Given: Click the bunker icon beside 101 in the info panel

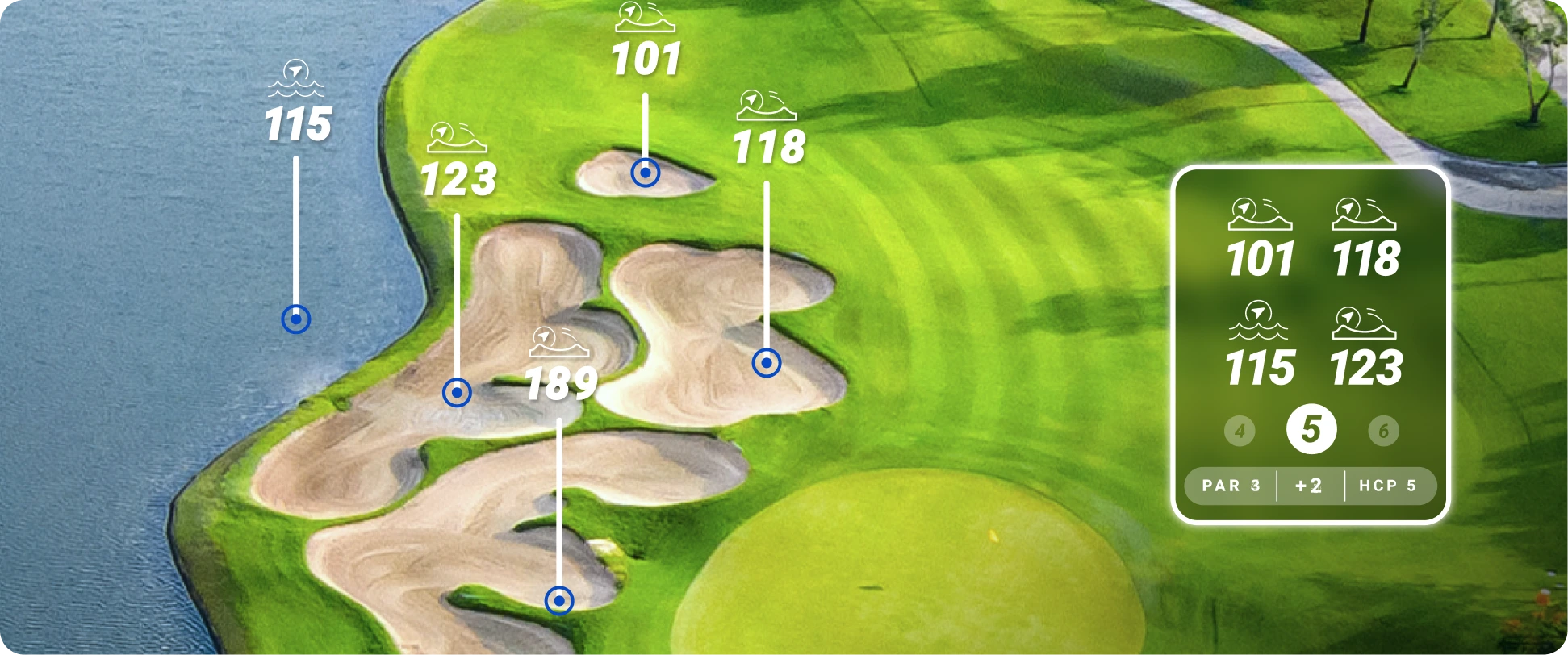Looking at the screenshot, I should tap(1261, 214).
